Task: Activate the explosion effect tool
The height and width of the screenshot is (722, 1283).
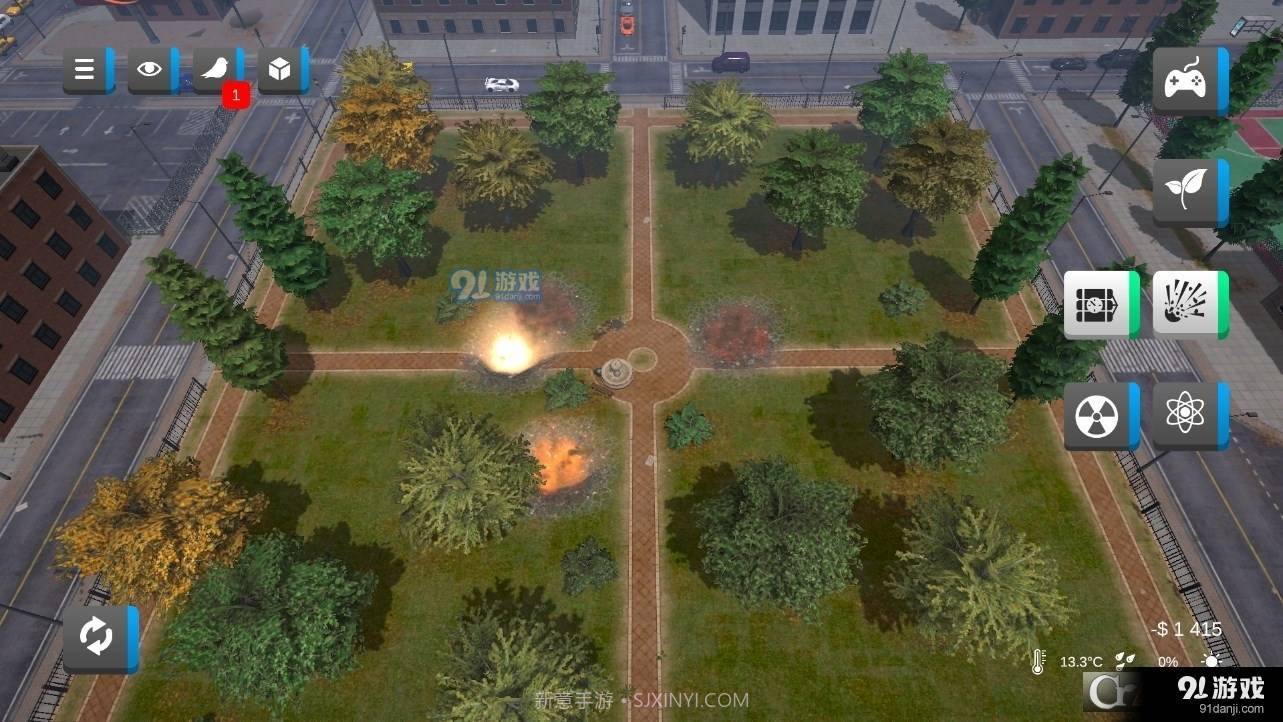Action: point(1189,304)
